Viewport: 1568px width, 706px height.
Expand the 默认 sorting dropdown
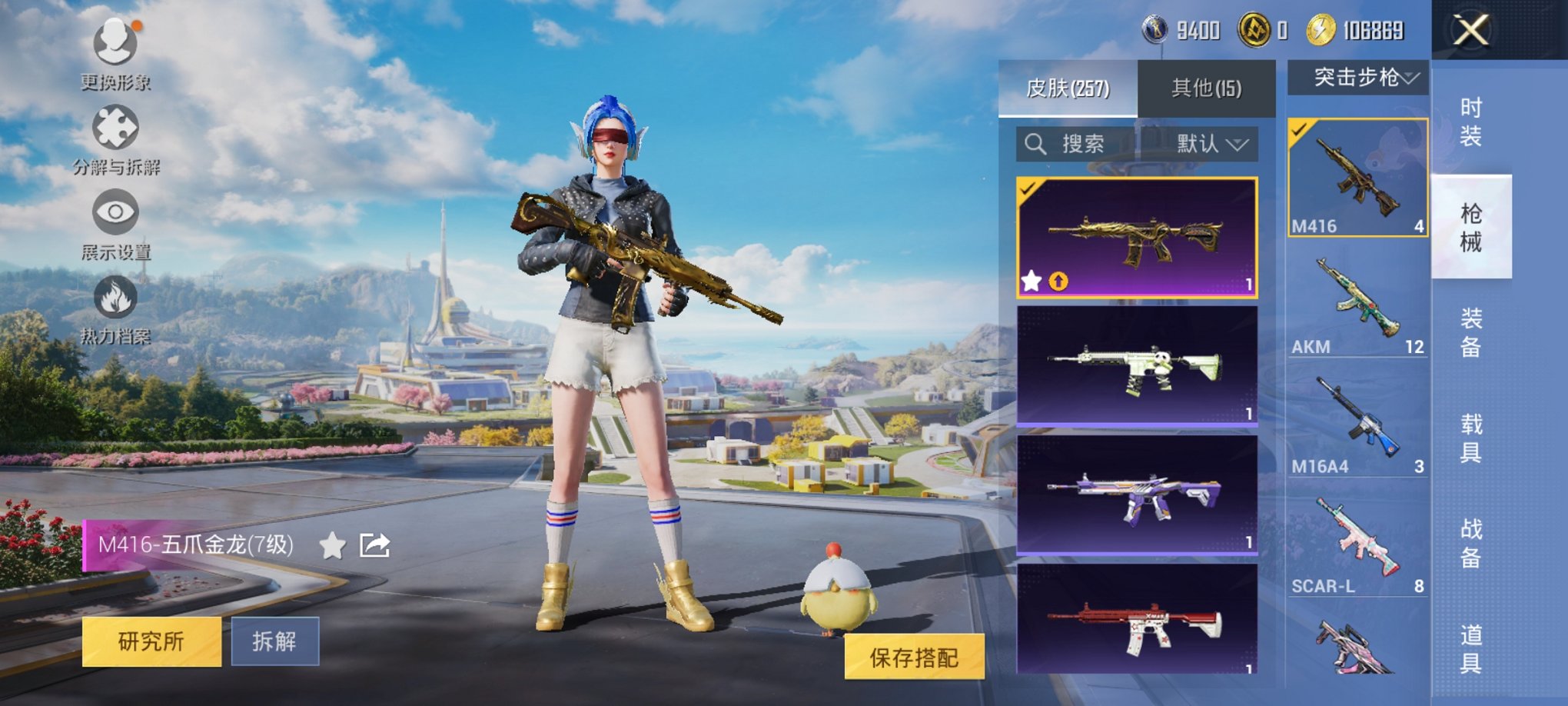pos(1212,145)
